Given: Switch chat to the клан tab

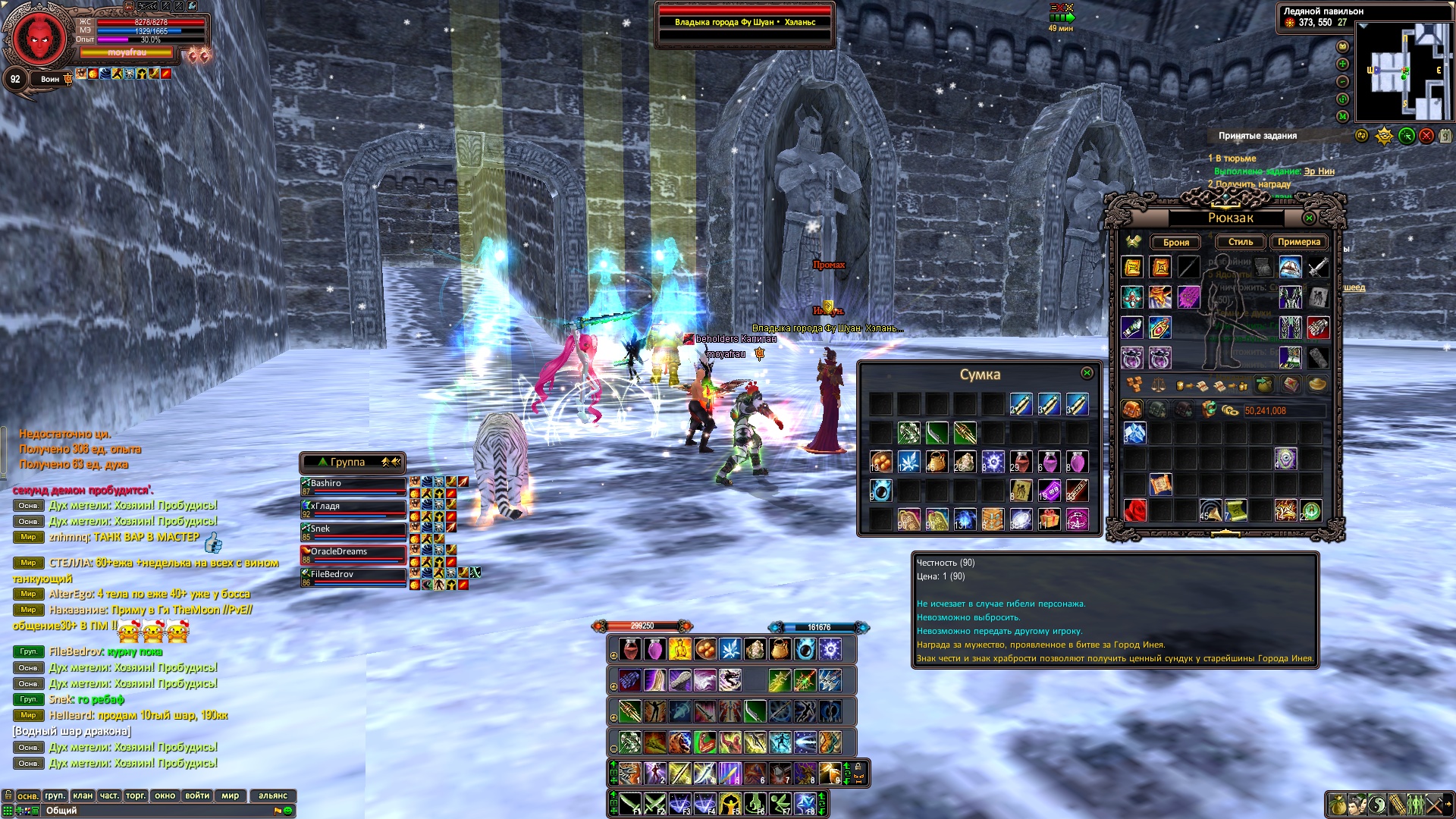Looking at the screenshot, I should [83, 795].
